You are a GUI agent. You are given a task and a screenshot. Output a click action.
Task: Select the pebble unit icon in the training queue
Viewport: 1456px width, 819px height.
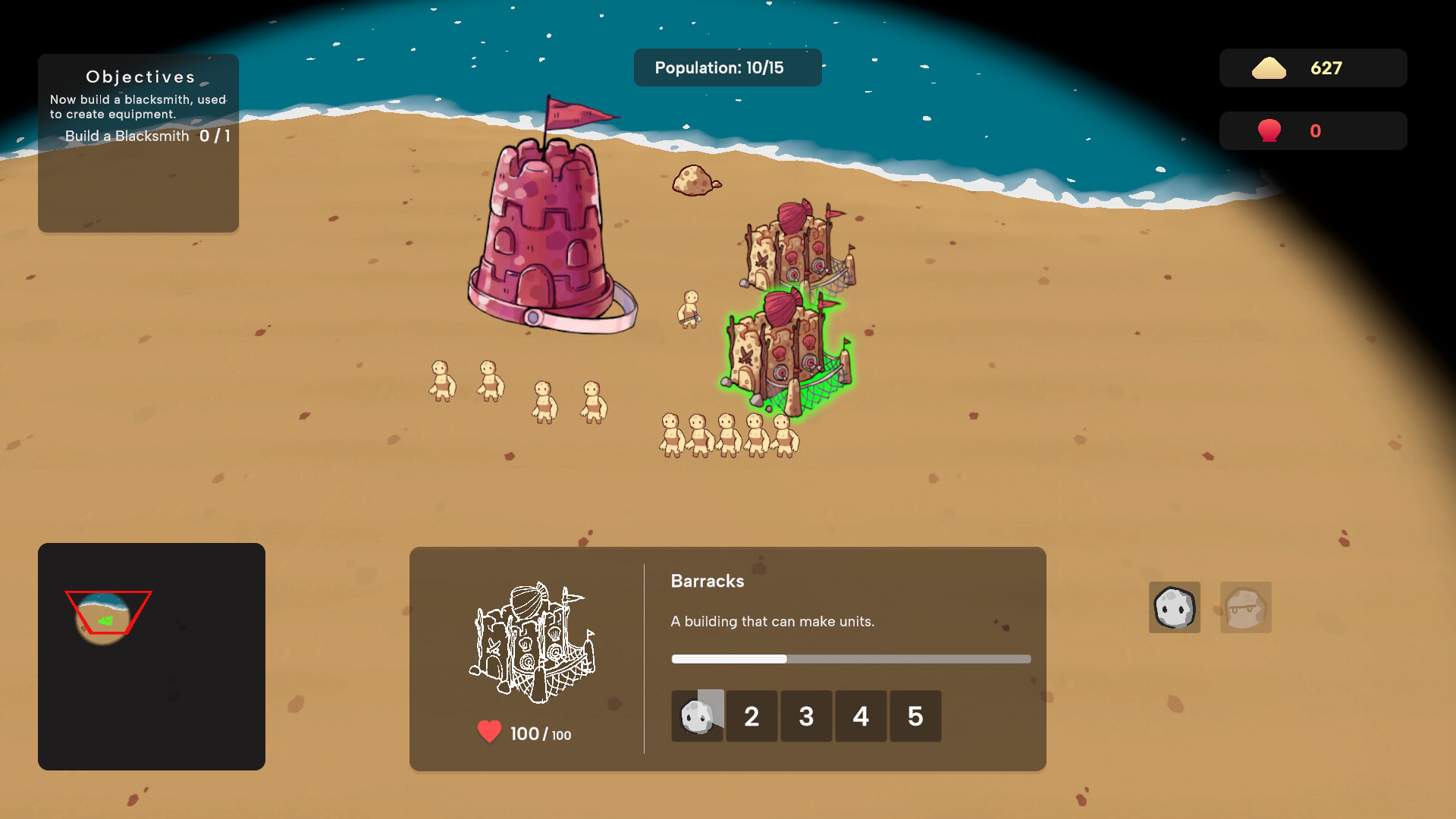[x=697, y=716]
